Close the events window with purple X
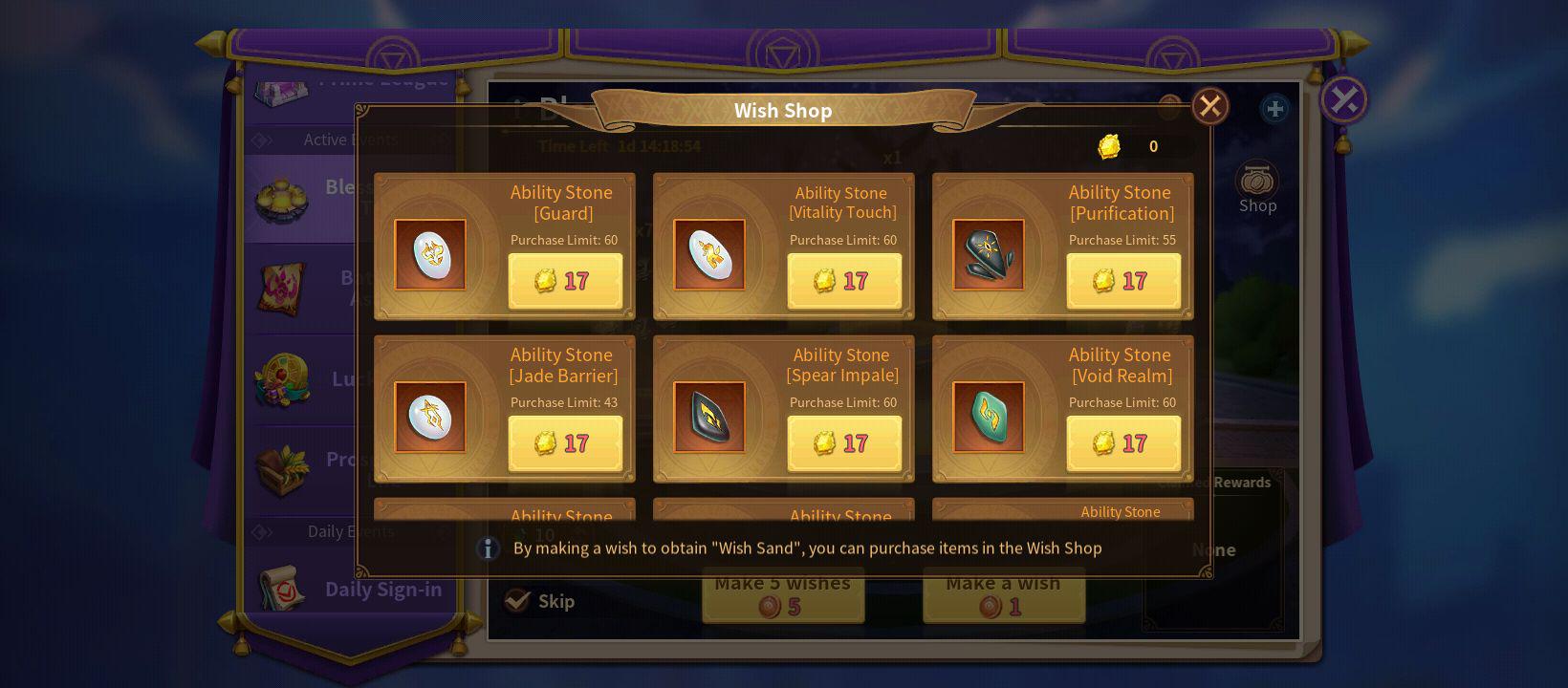1568x688 pixels. (x=1343, y=99)
